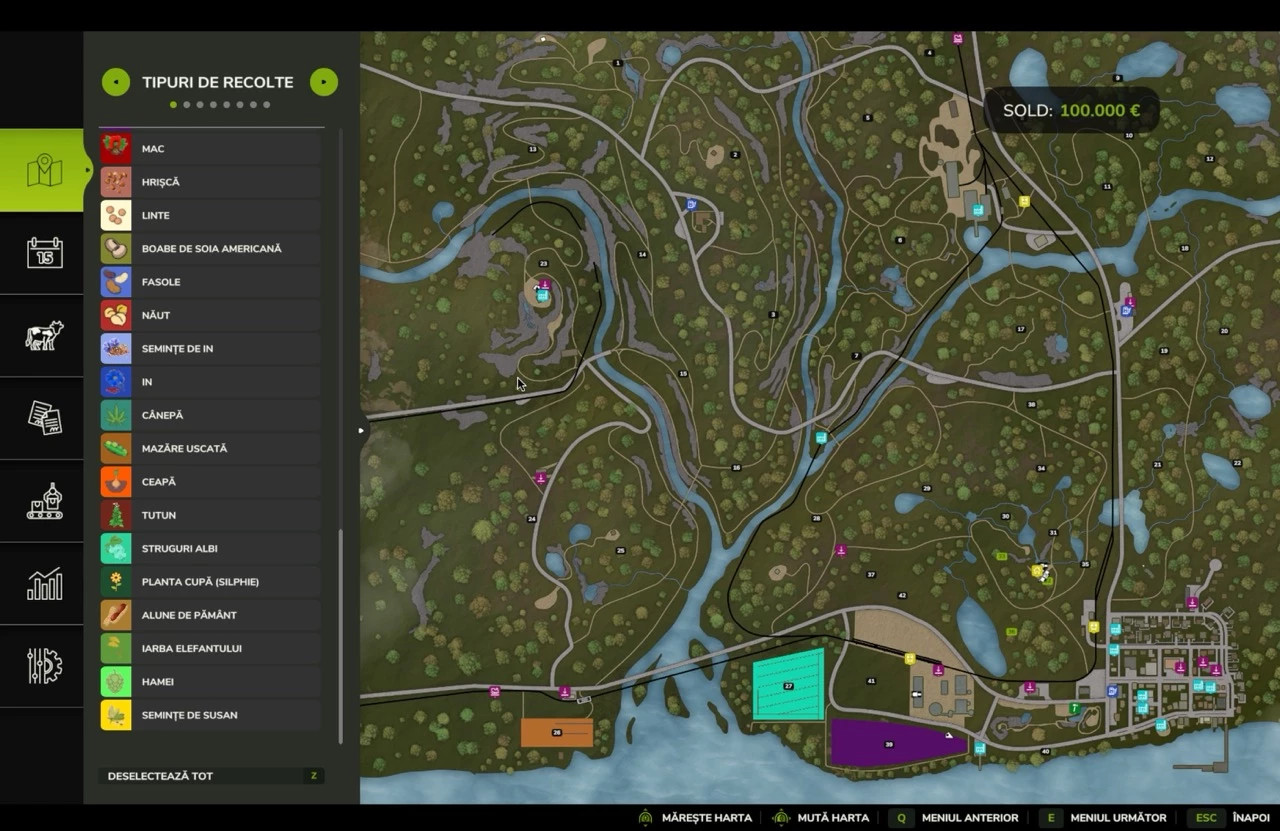Toggle the HAMEI crop filter

click(210, 682)
